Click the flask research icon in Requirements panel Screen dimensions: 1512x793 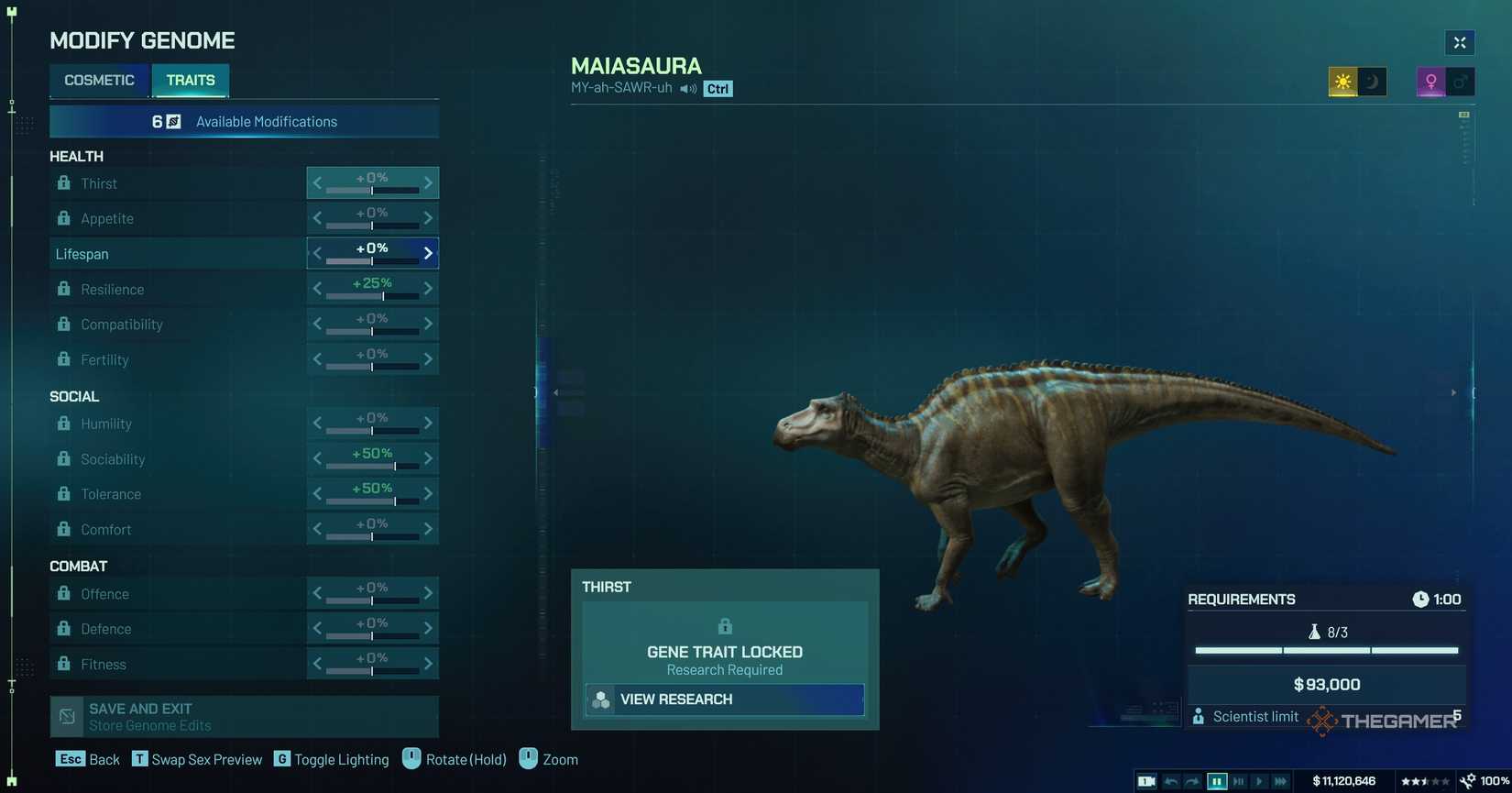click(x=1317, y=632)
